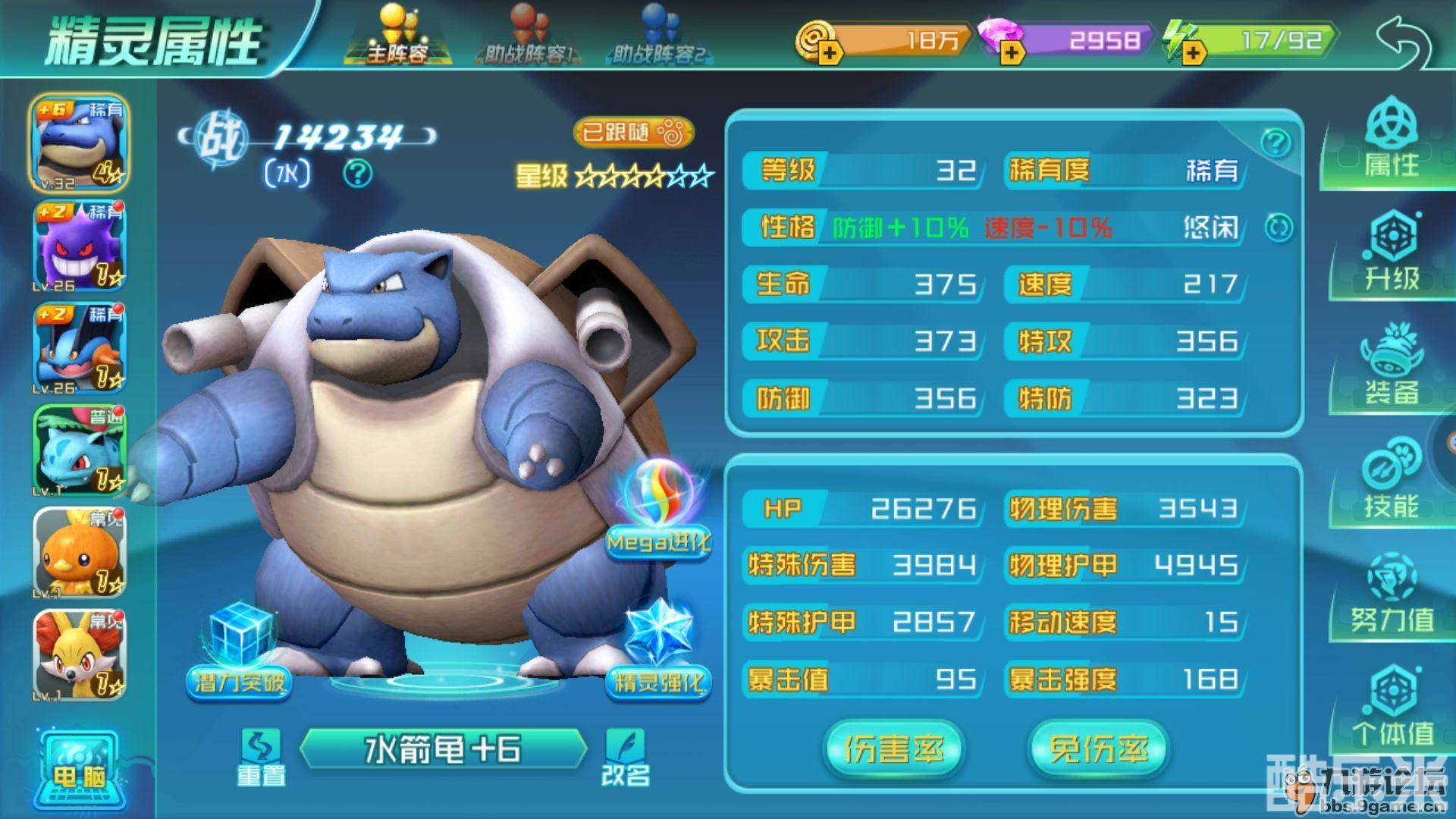Show the 伤害率 damage rate details
1456x819 pixels.
click(893, 749)
